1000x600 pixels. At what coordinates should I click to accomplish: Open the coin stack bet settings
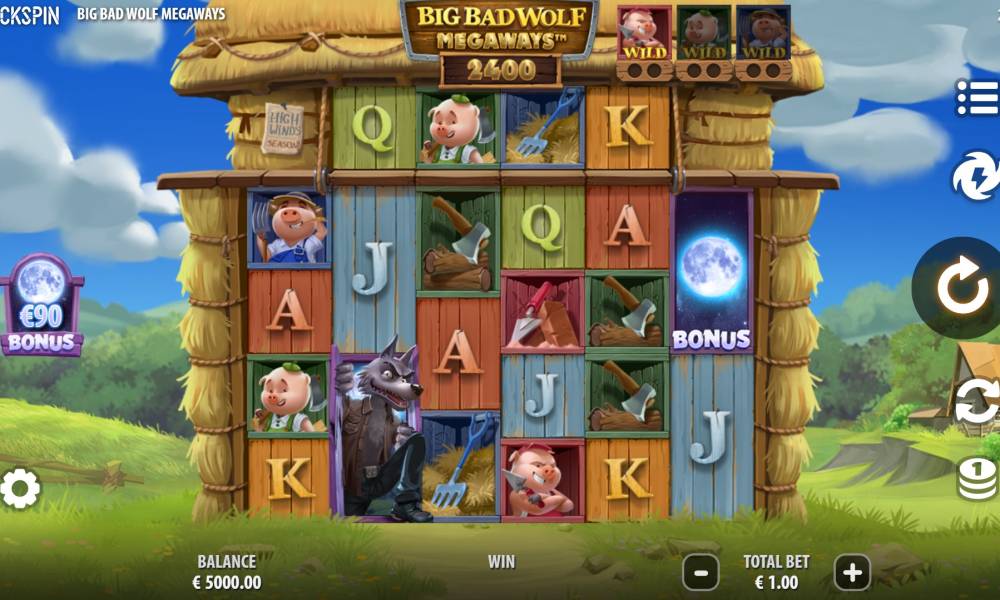coord(977,478)
